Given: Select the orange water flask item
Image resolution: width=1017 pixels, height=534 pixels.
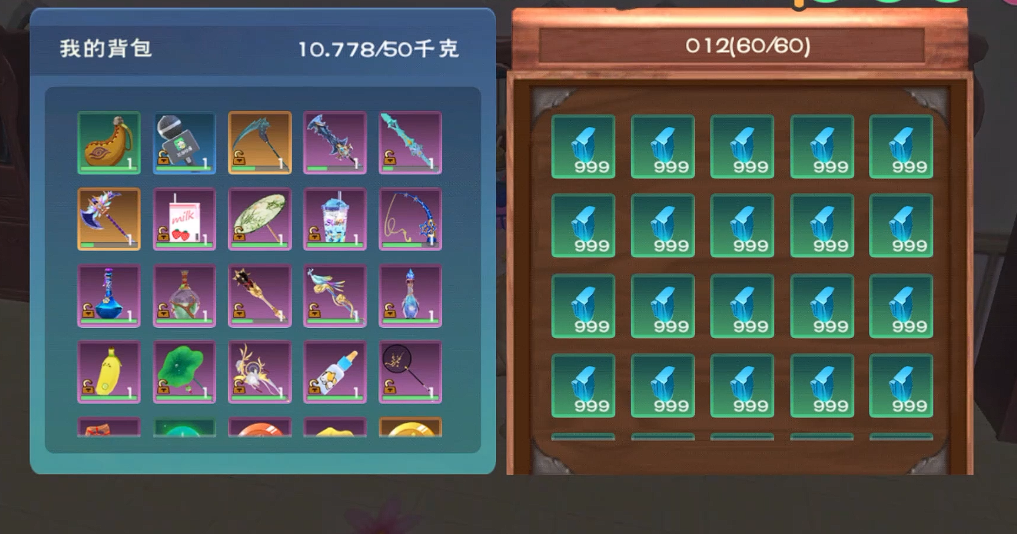Looking at the screenshot, I should [x=109, y=142].
